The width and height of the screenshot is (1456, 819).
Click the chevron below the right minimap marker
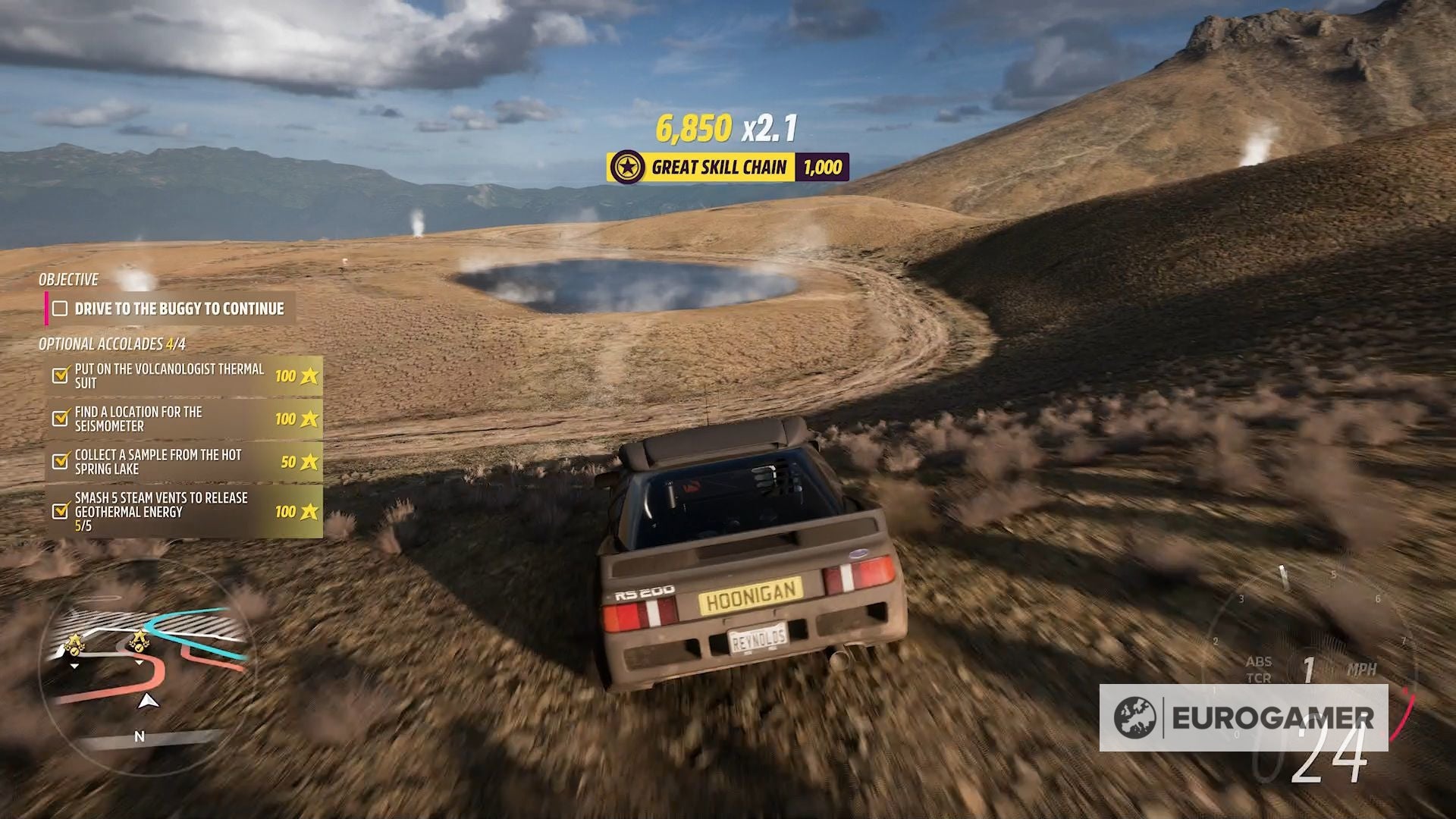pos(140,663)
